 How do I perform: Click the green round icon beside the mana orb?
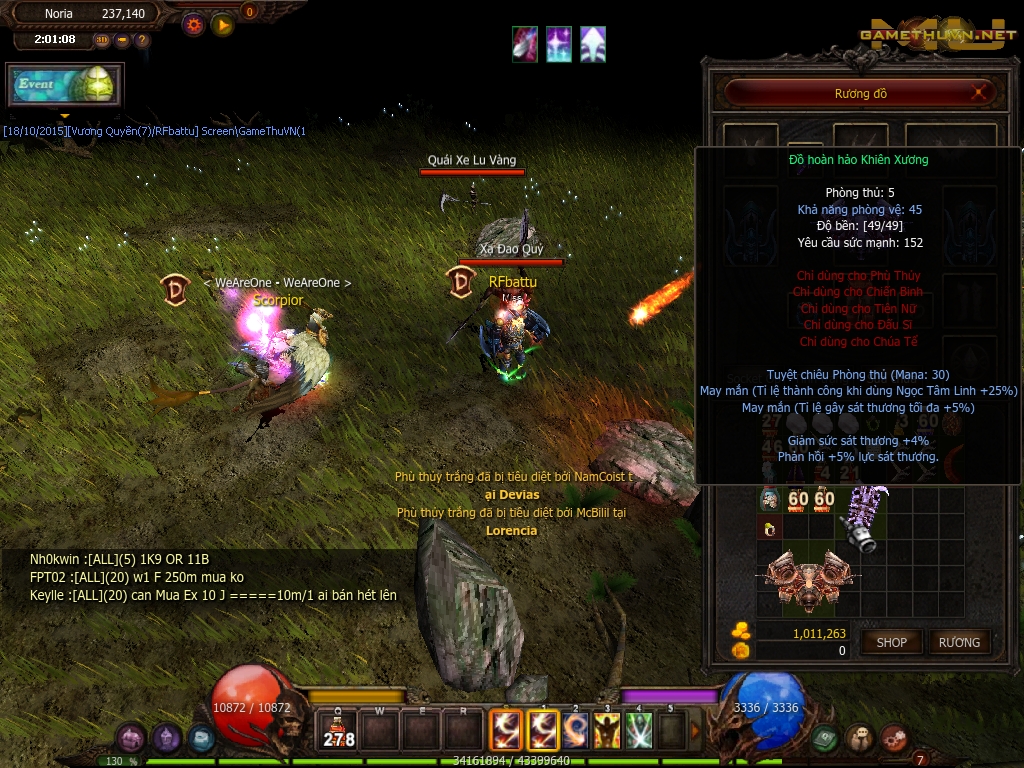tap(825, 739)
